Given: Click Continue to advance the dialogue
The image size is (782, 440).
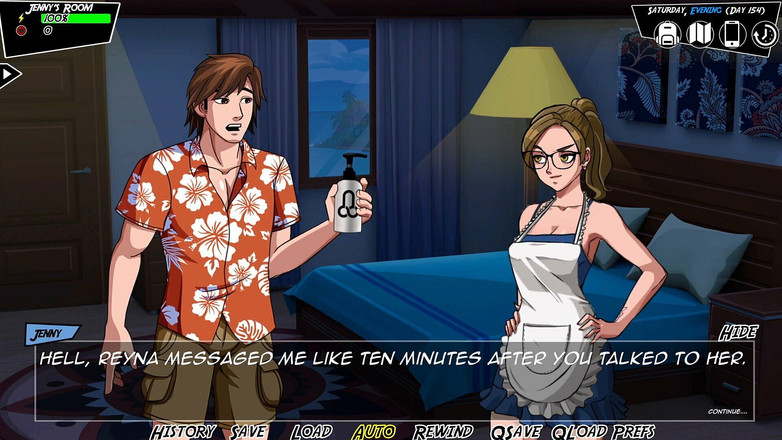Looking at the screenshot, I should [x=727, y=411].
